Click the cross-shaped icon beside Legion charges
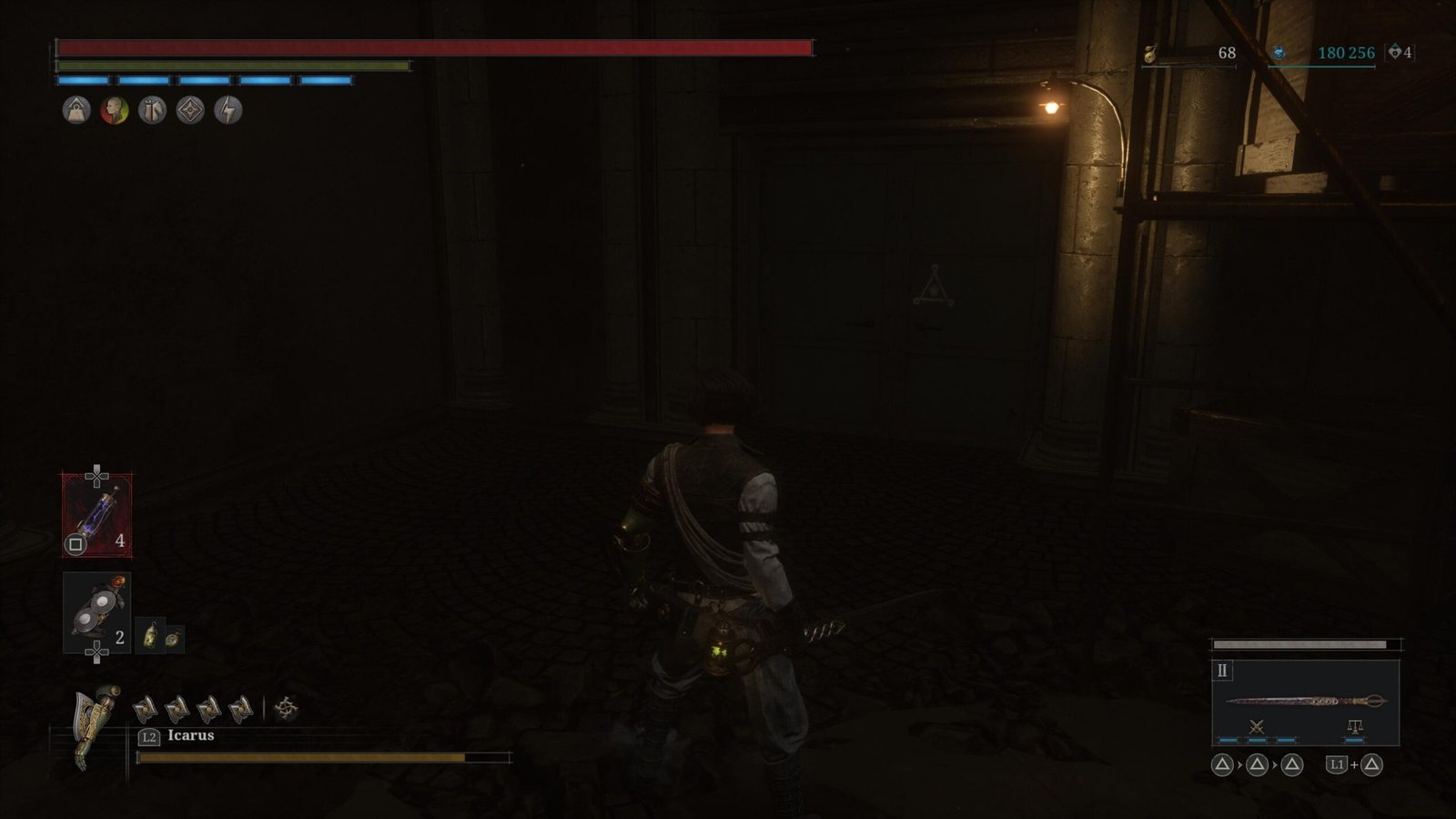The image size is (1456, 819). [286, 708]
